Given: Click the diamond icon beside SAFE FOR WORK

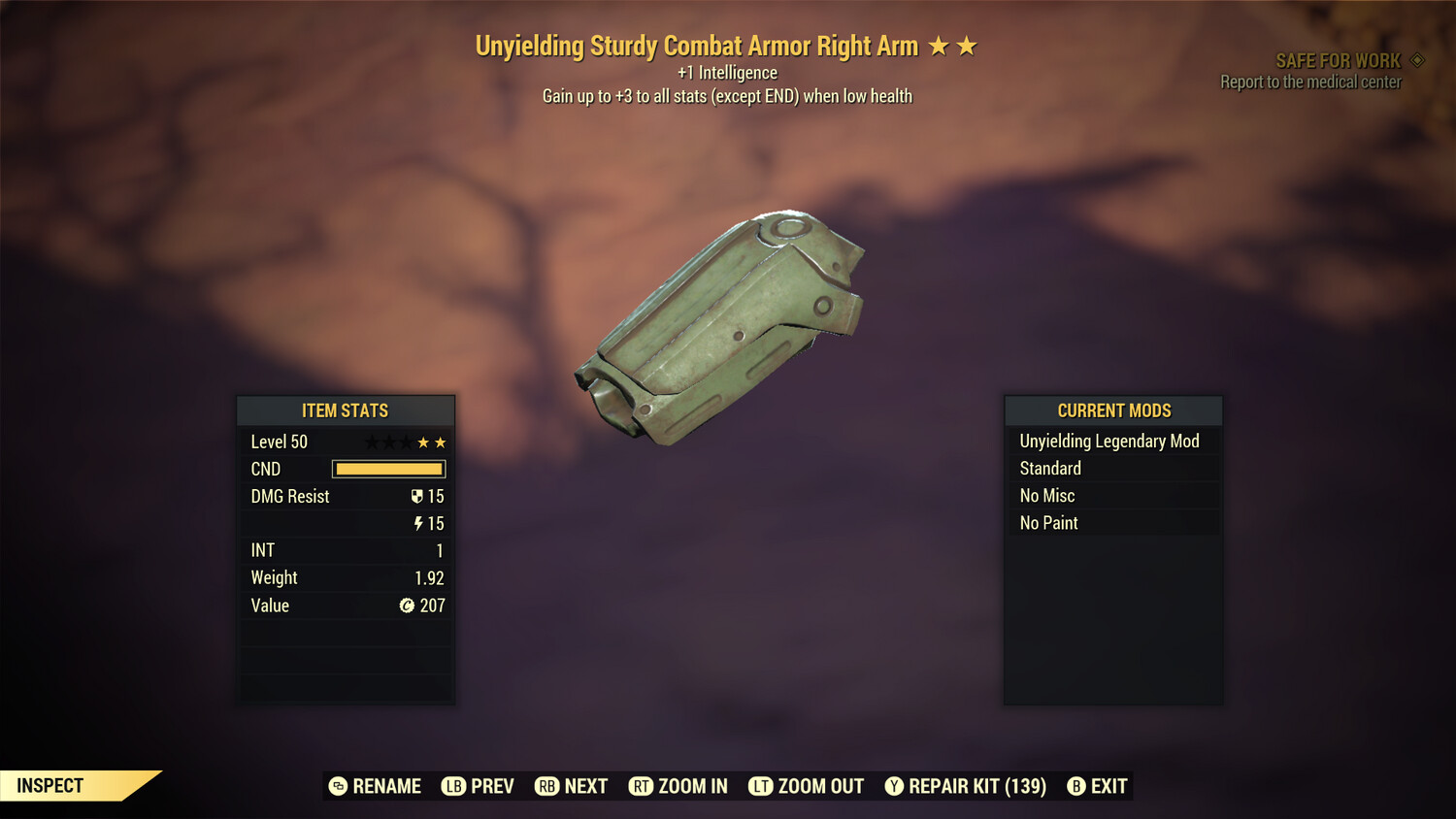Looking at the screenshot, I should (1415, 59).
